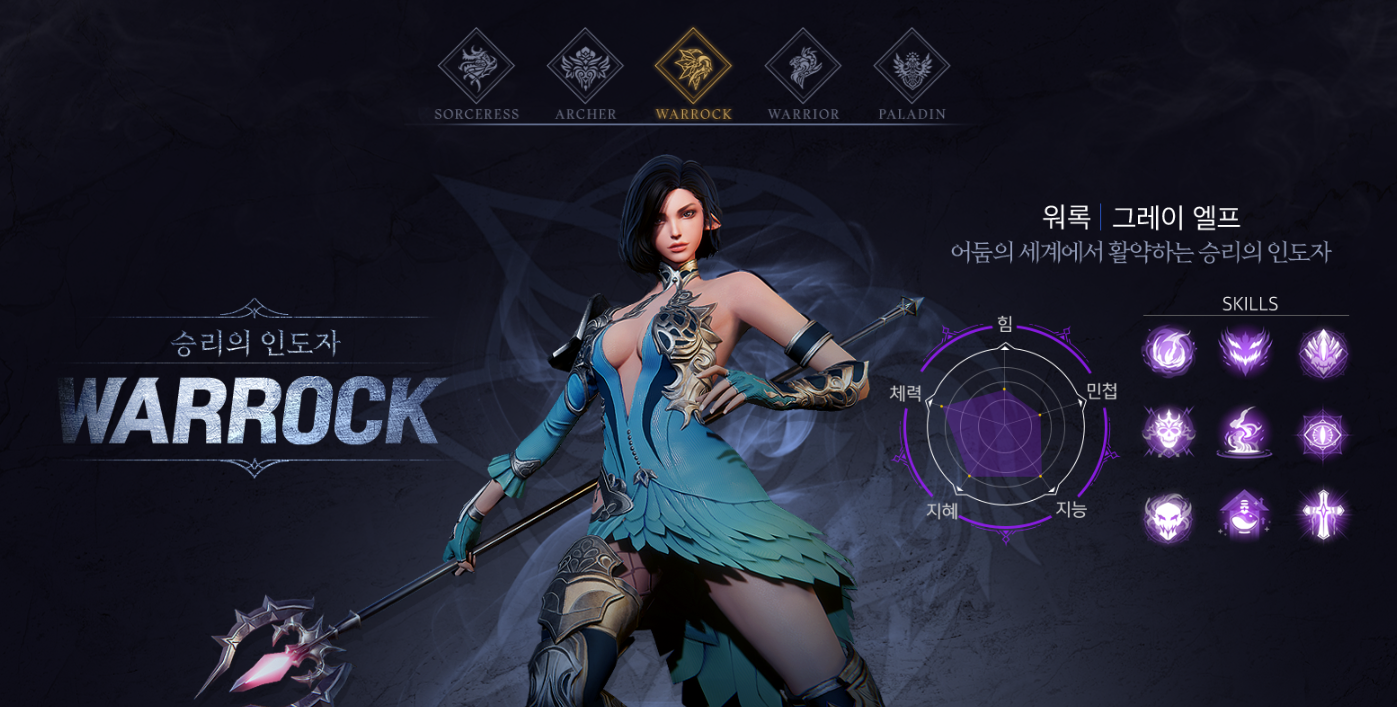
Task: Choose the rising smoke skill icon
Action: [x=1245, y=434]
